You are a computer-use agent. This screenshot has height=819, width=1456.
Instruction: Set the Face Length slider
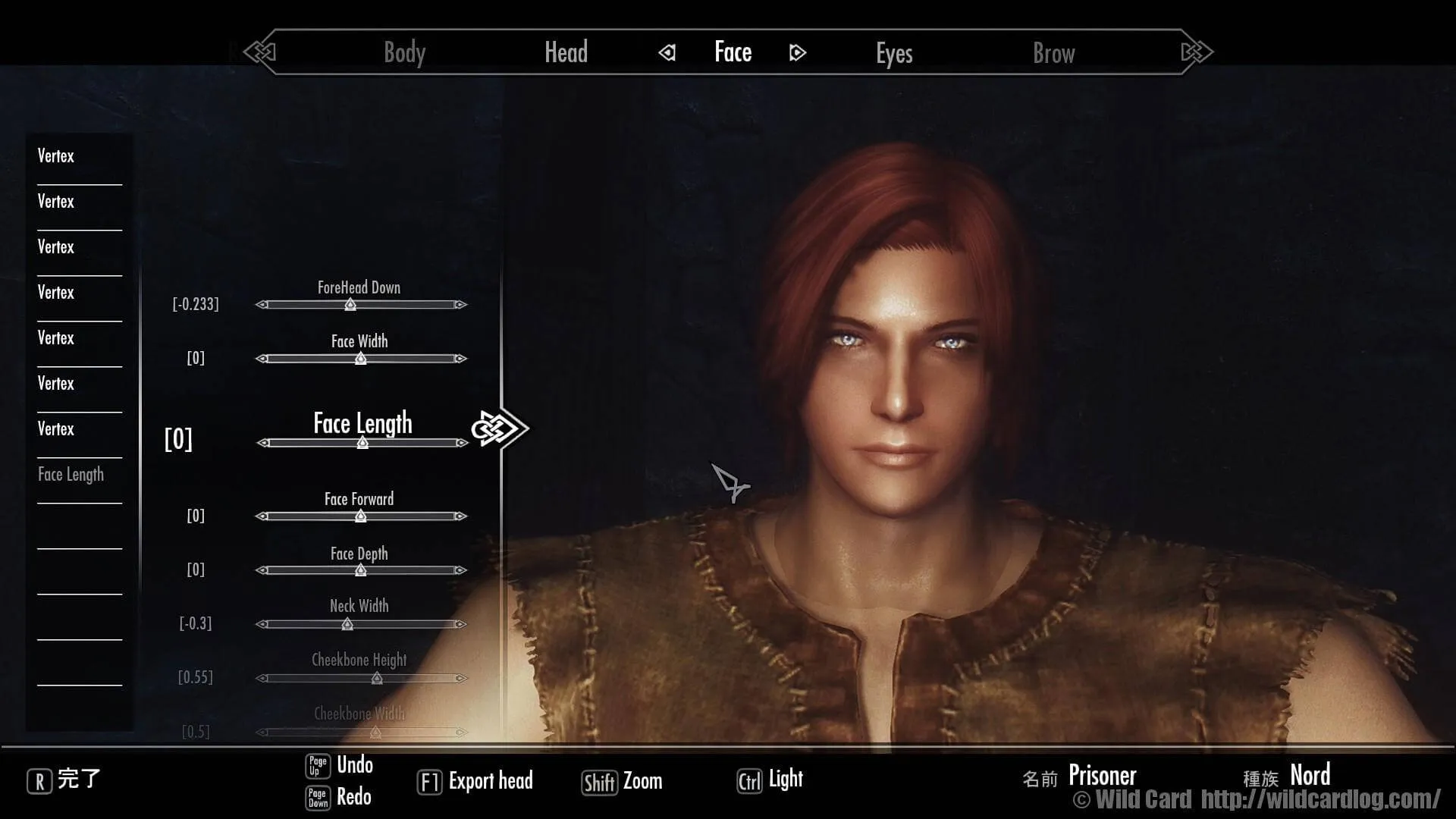coord(362,443)
